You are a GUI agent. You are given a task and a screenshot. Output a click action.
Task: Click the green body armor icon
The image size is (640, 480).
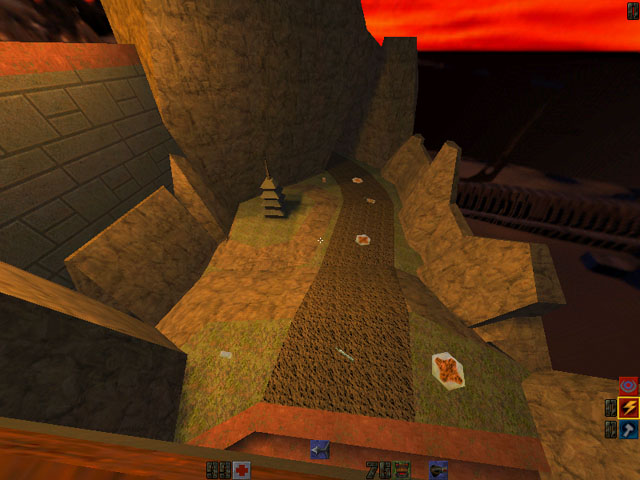[x=401, y=469]
